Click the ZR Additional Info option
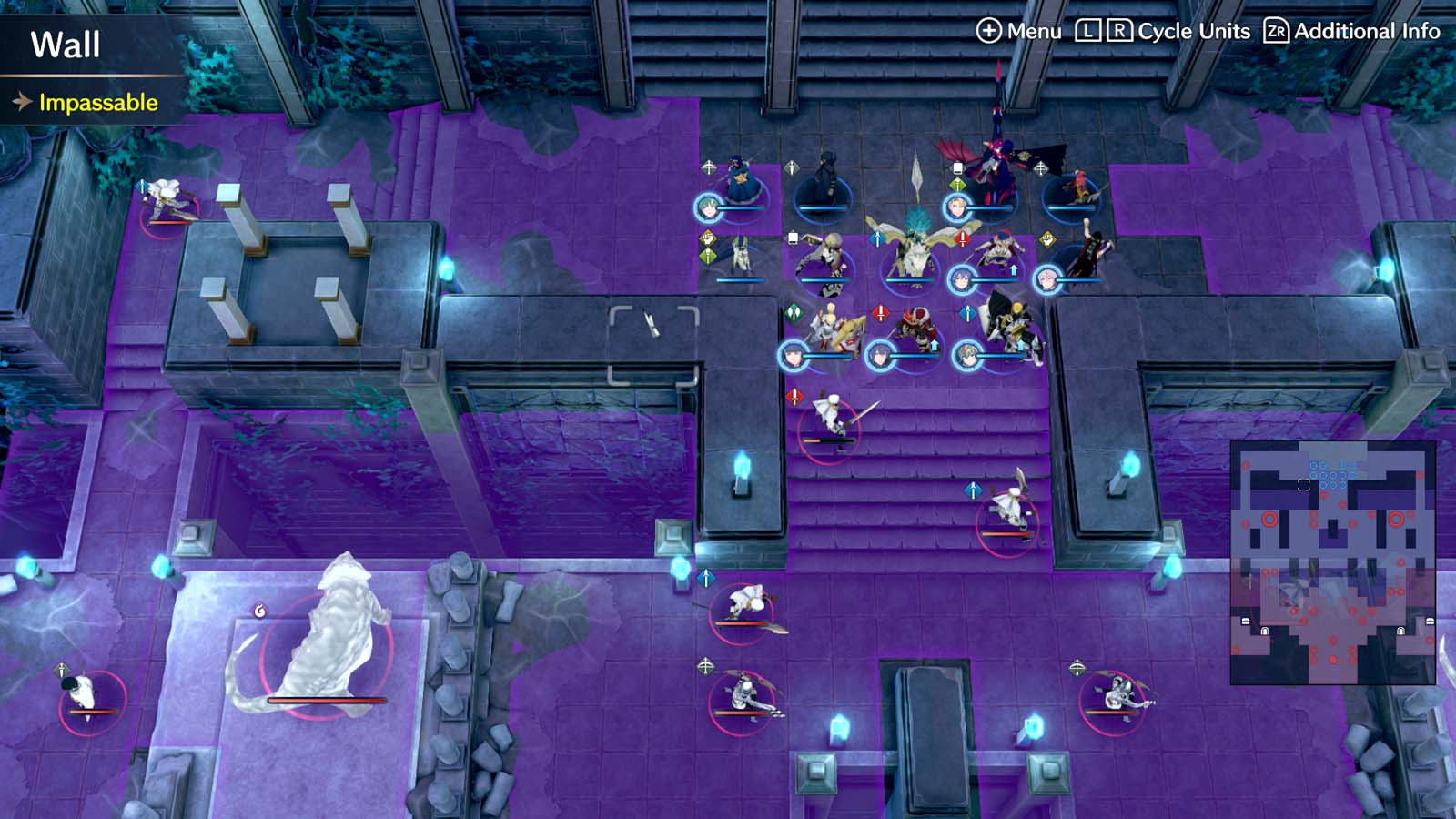The height and width of the screenshot is (819, 1456). point(1354,30)
